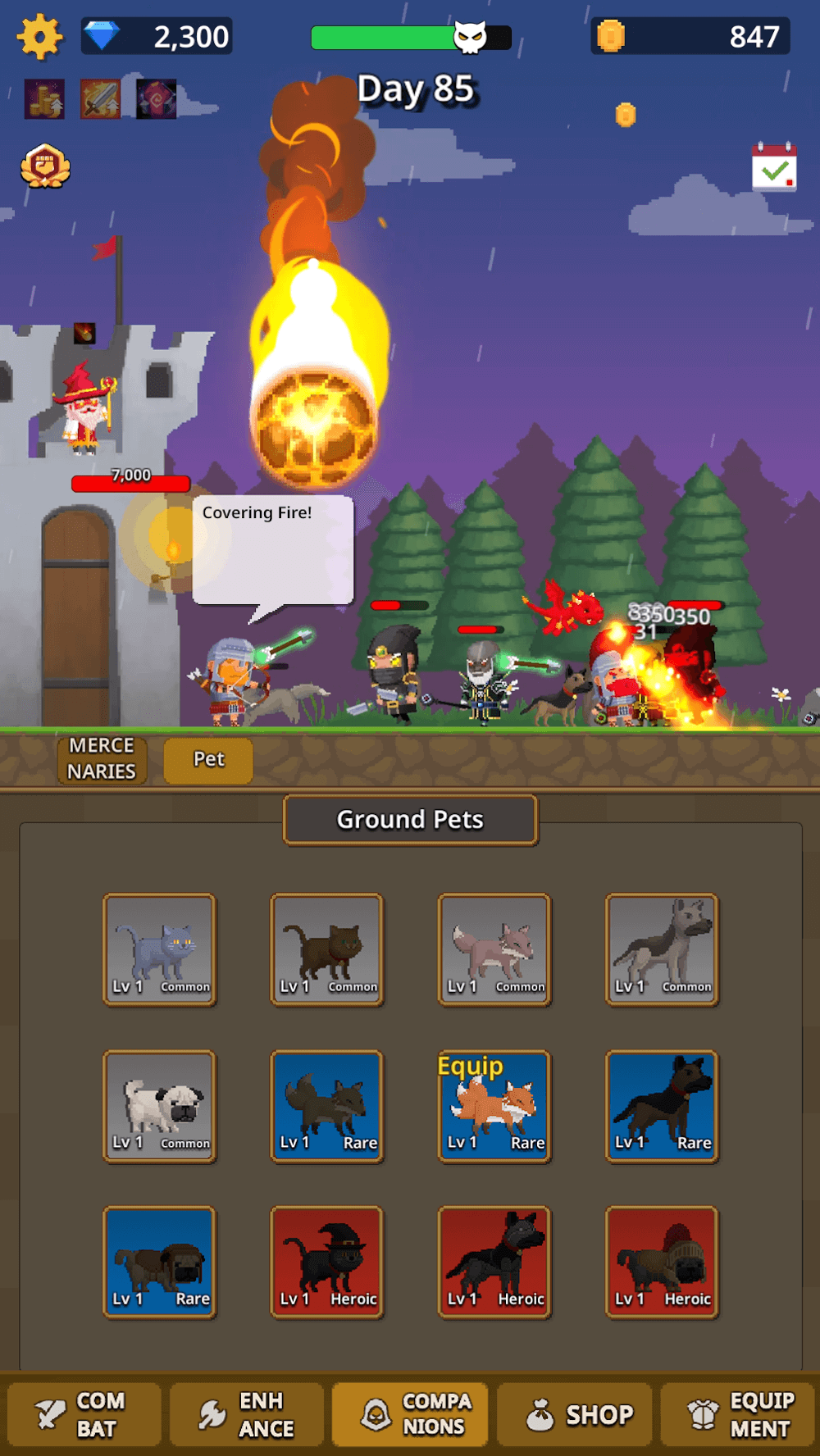Screen dimensions: 820x1456
Task: Tap the gold coins buff icon
Action: click(x=44, y=99)
